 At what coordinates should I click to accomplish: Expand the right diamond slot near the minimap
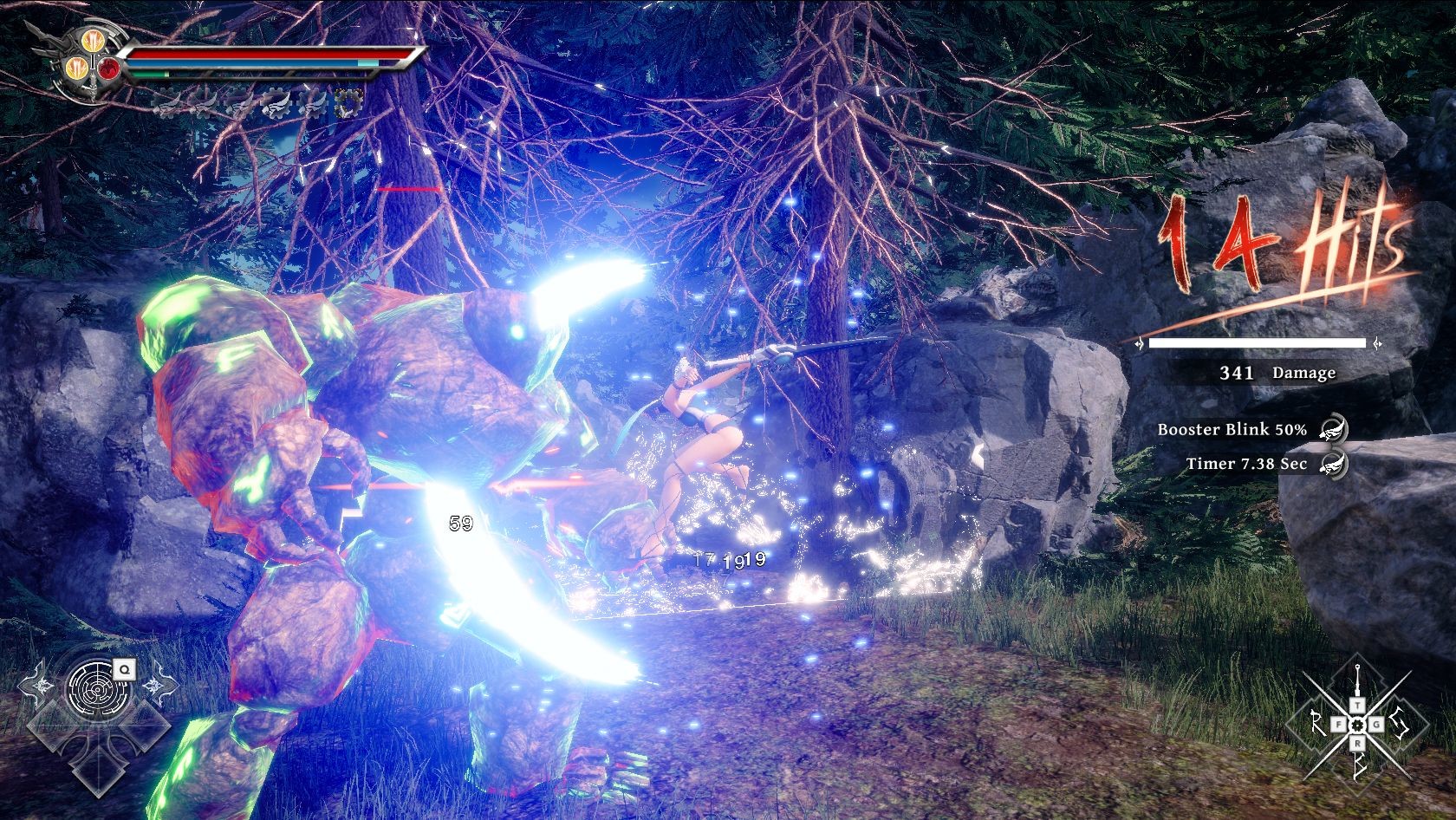point(146,725)
